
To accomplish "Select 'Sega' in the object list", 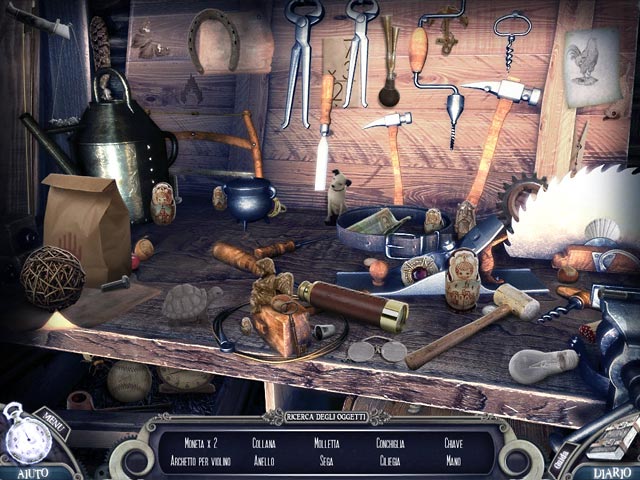I will point(326,462).
